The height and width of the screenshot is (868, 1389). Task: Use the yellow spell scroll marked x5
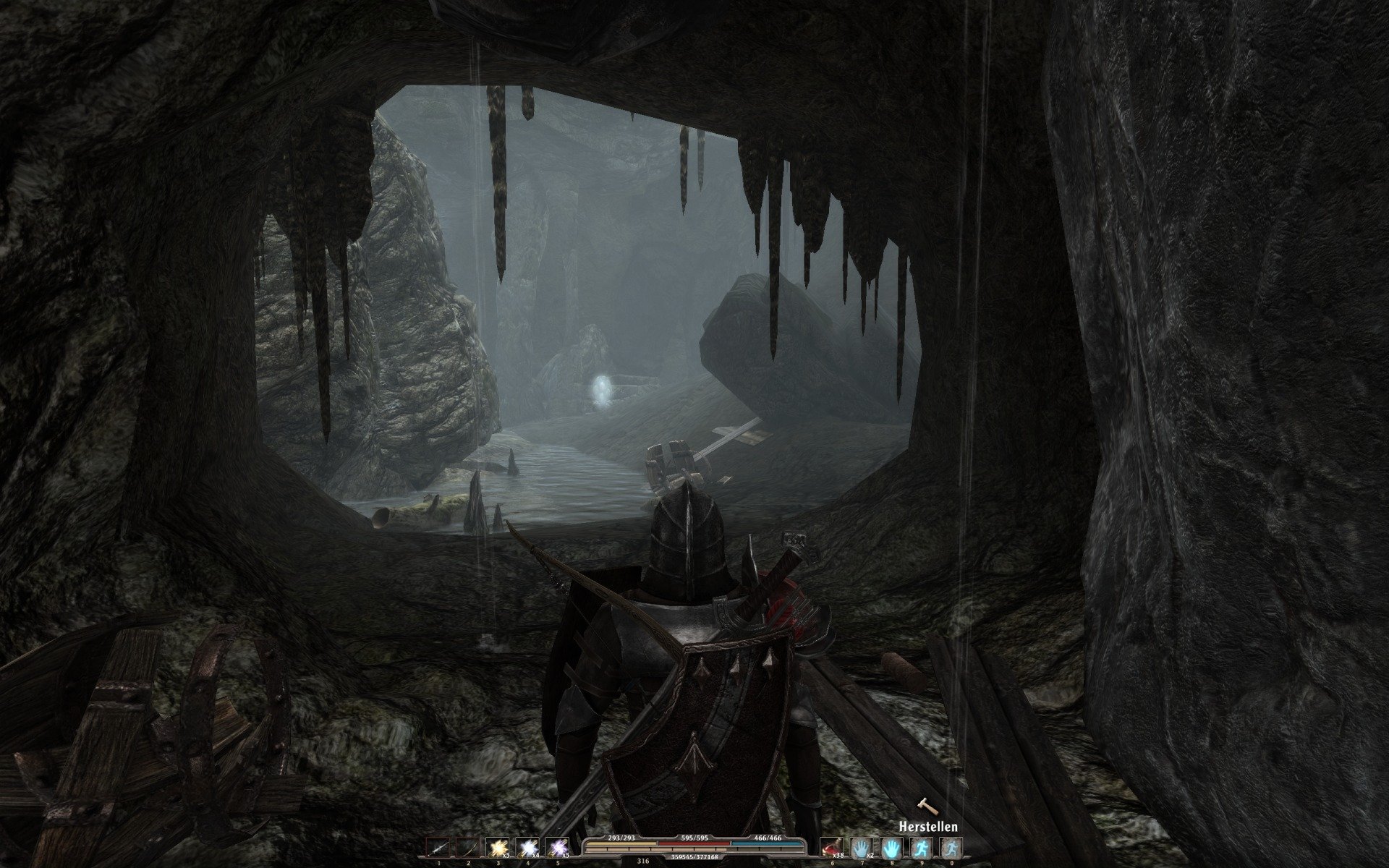(498, 847)
